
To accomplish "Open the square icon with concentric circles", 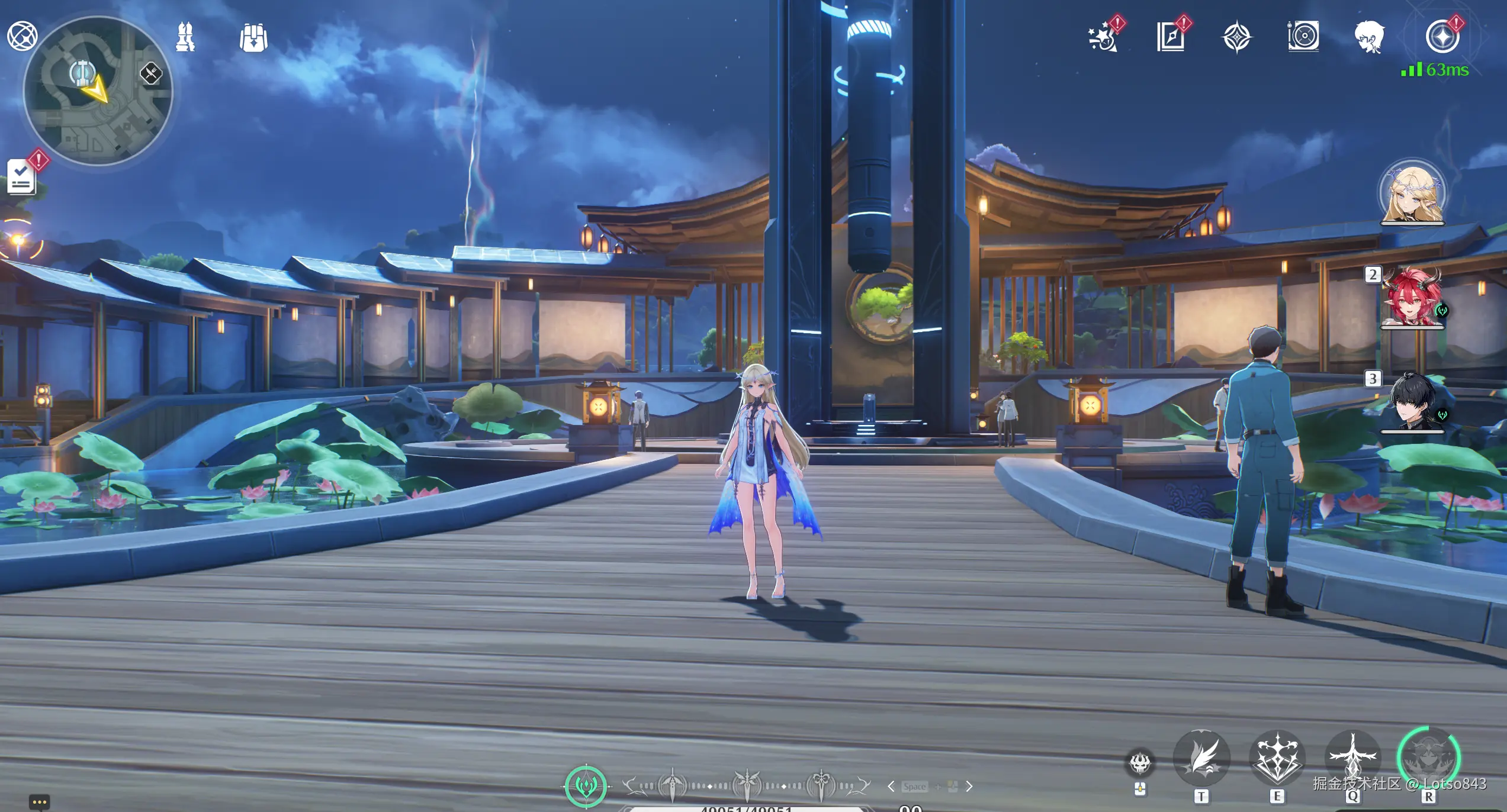I will click(1303, 37).
